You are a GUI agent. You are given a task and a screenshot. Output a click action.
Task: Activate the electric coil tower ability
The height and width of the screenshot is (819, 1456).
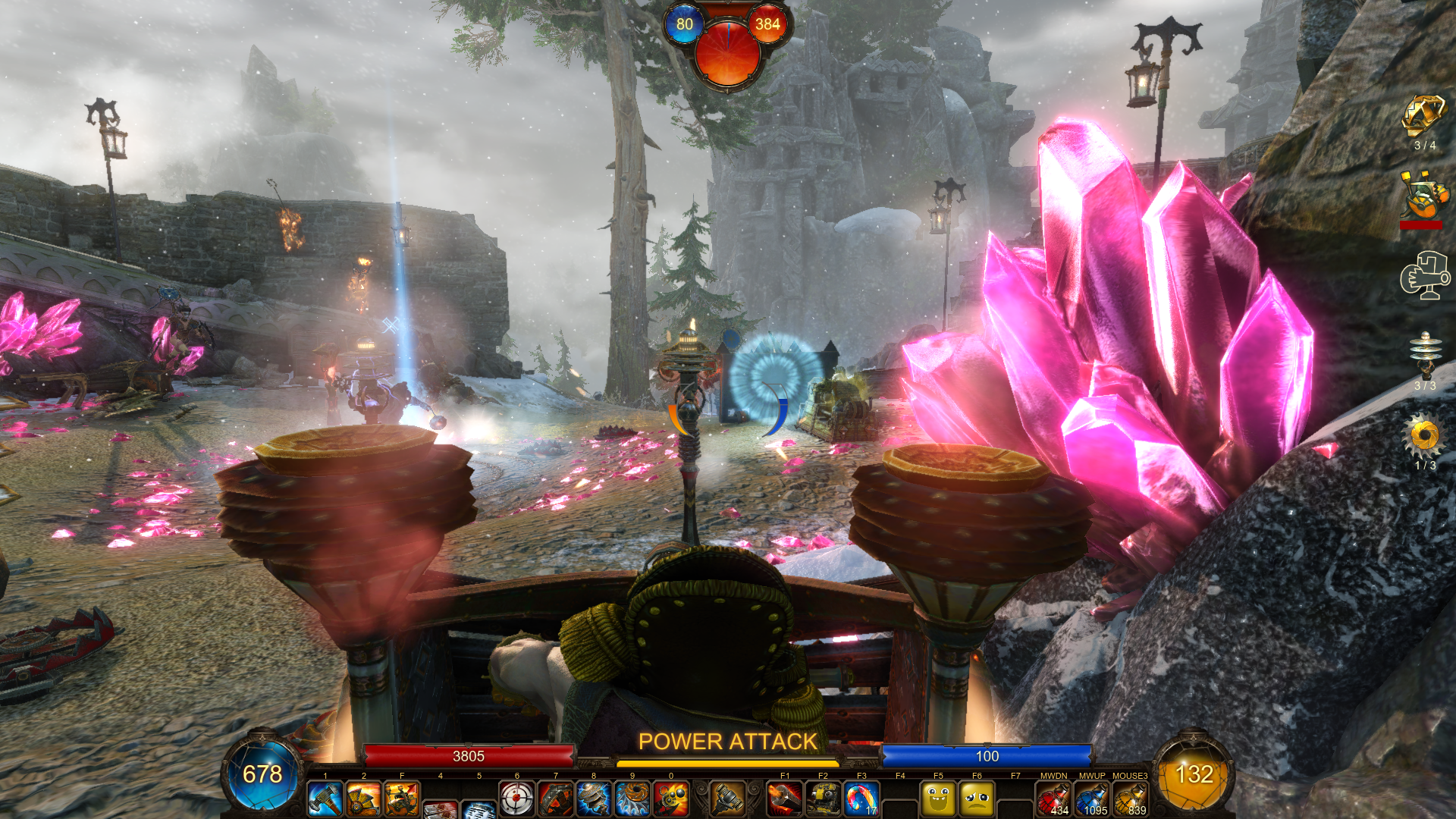click(x=594, y=799)
